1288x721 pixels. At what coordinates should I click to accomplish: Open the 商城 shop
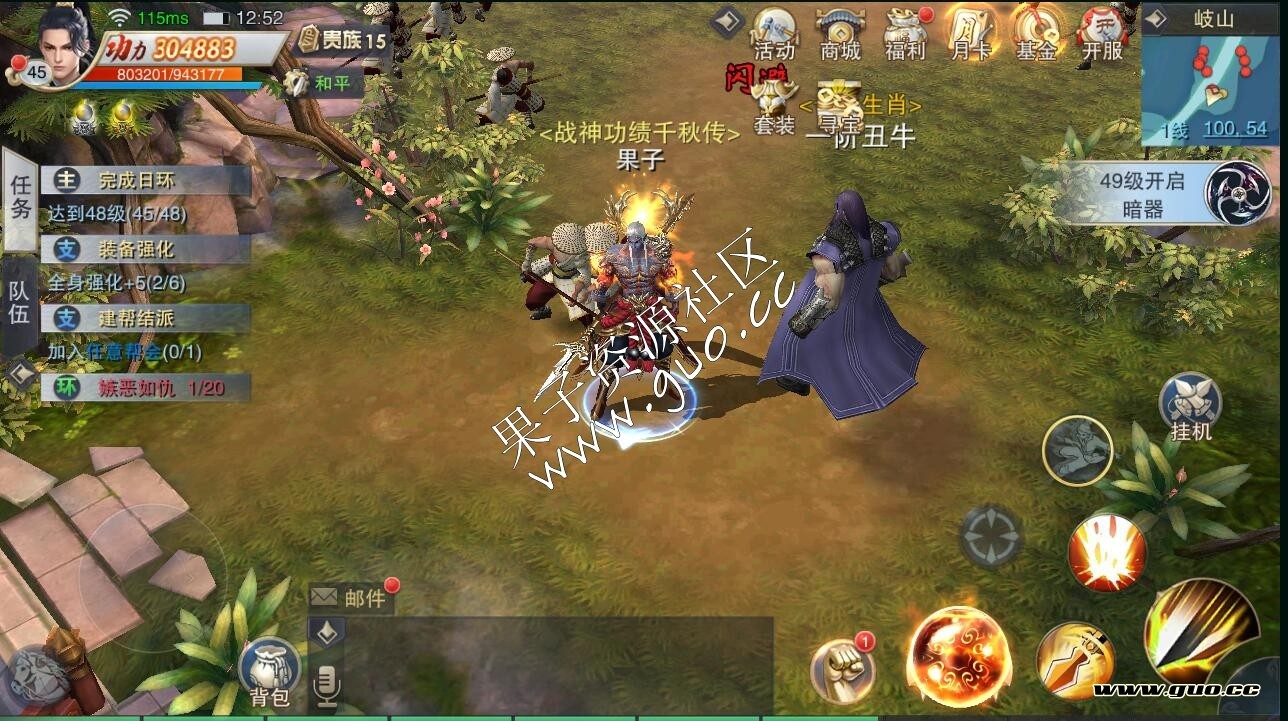coord(840,32)
